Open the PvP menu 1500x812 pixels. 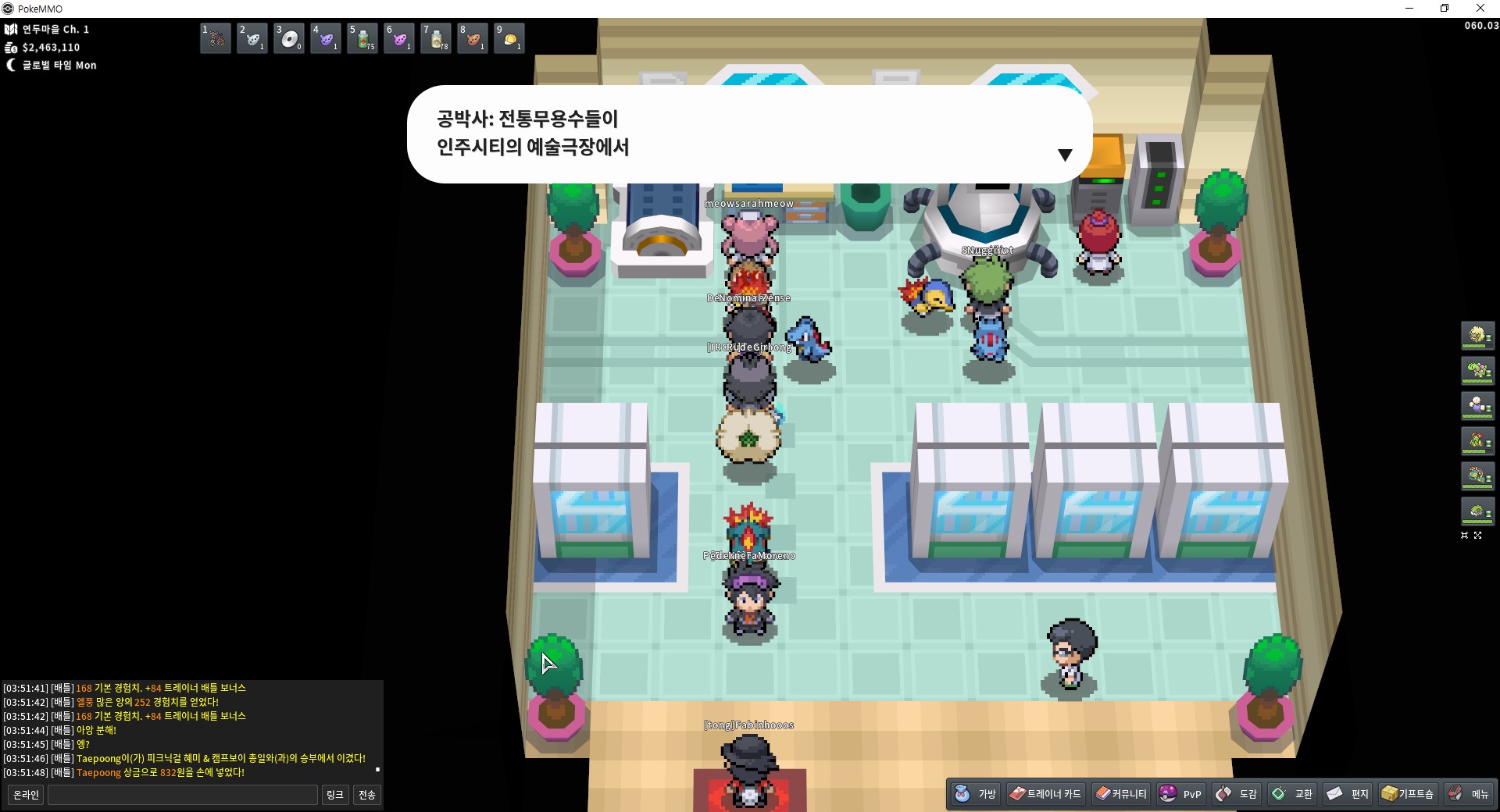coord(1180,794)
